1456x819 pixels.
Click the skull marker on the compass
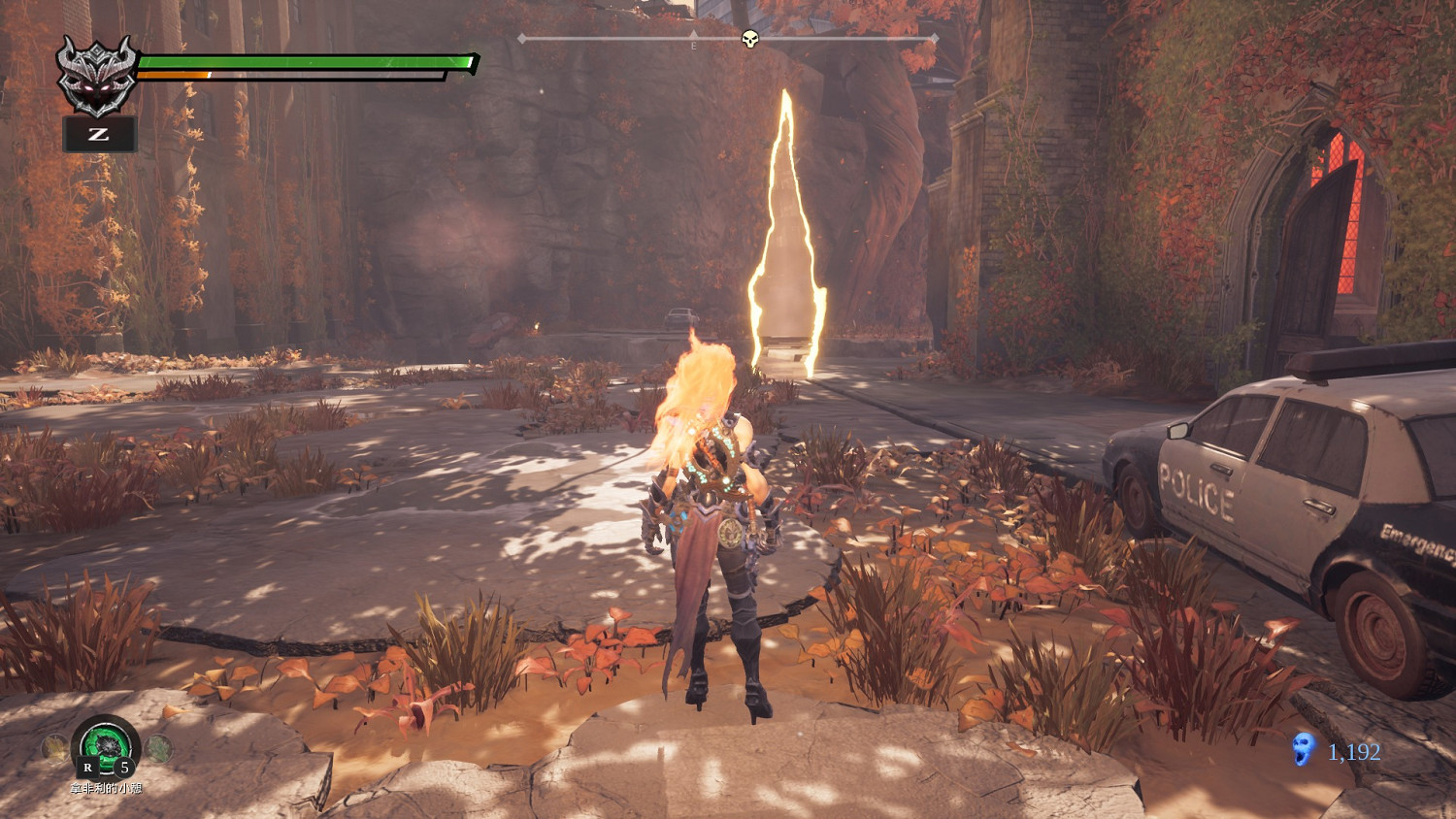(749, 39)
